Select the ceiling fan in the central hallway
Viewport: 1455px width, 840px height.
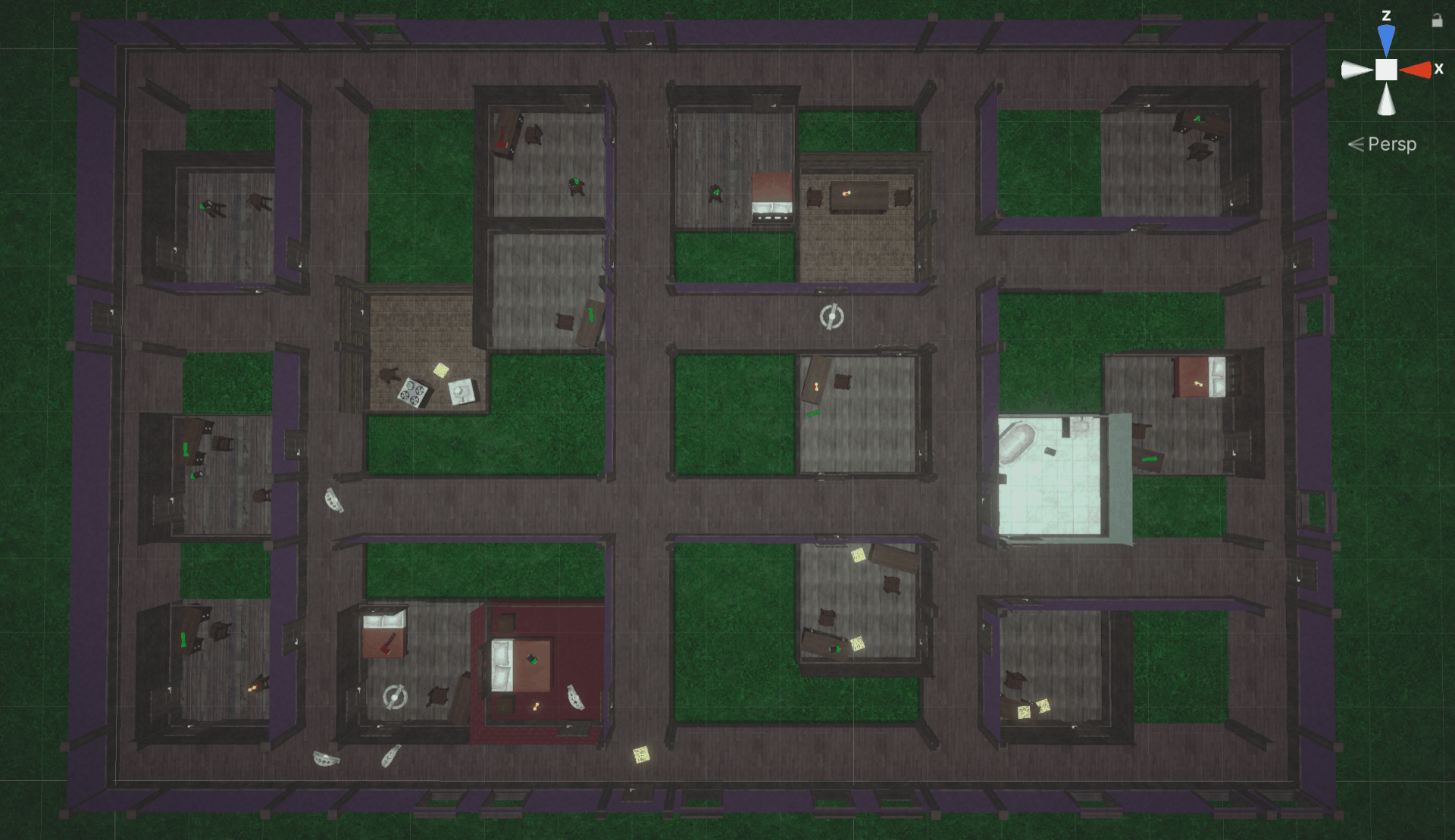(831, 318)
